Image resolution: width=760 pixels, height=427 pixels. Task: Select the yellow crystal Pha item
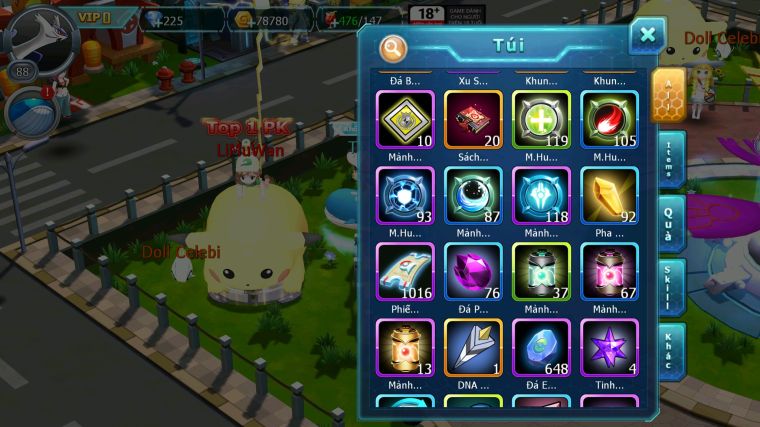(609, 195)
